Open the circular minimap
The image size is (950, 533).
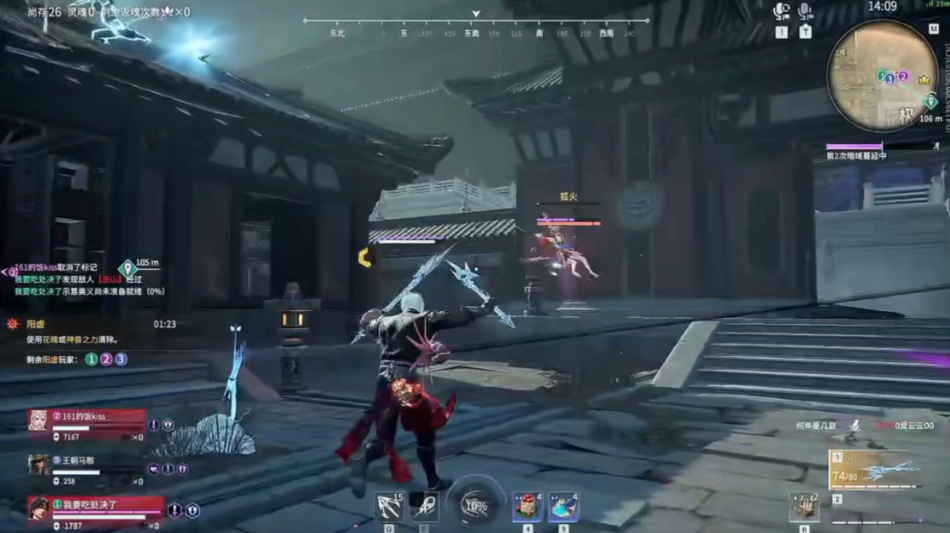coord(882,75)
